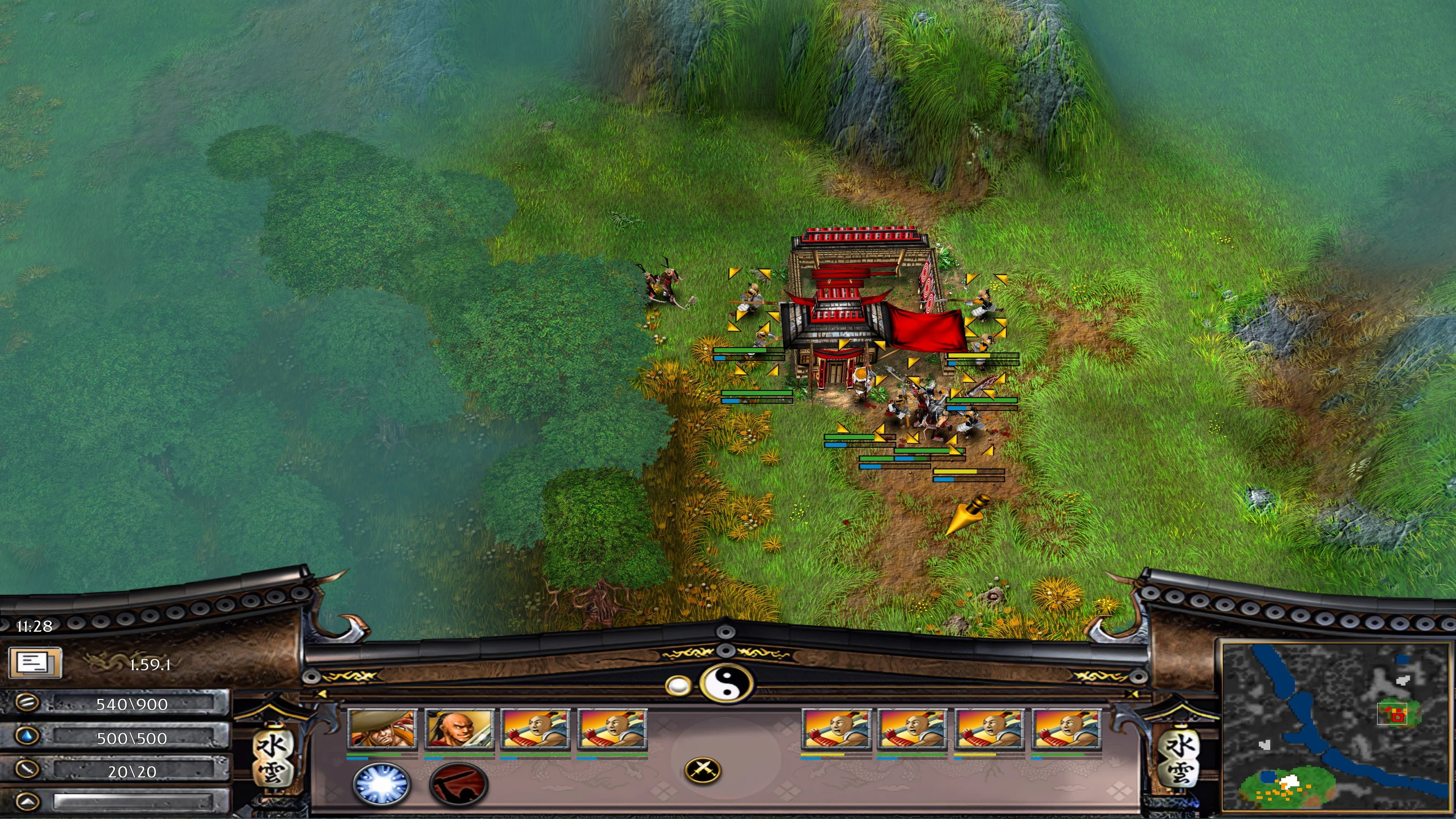Click the rice resource icon

27,703
